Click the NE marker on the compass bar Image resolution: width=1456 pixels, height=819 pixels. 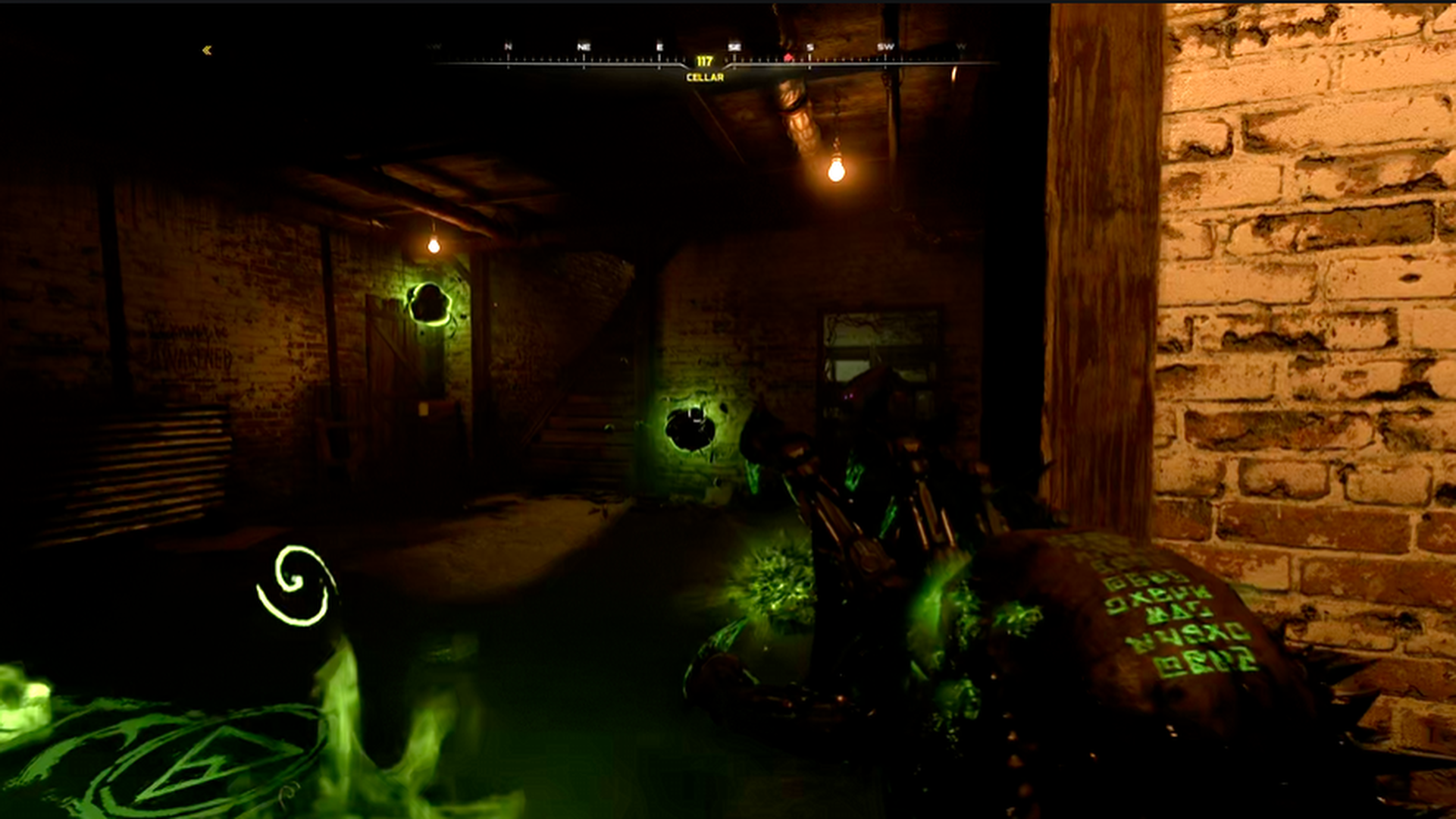582,45
